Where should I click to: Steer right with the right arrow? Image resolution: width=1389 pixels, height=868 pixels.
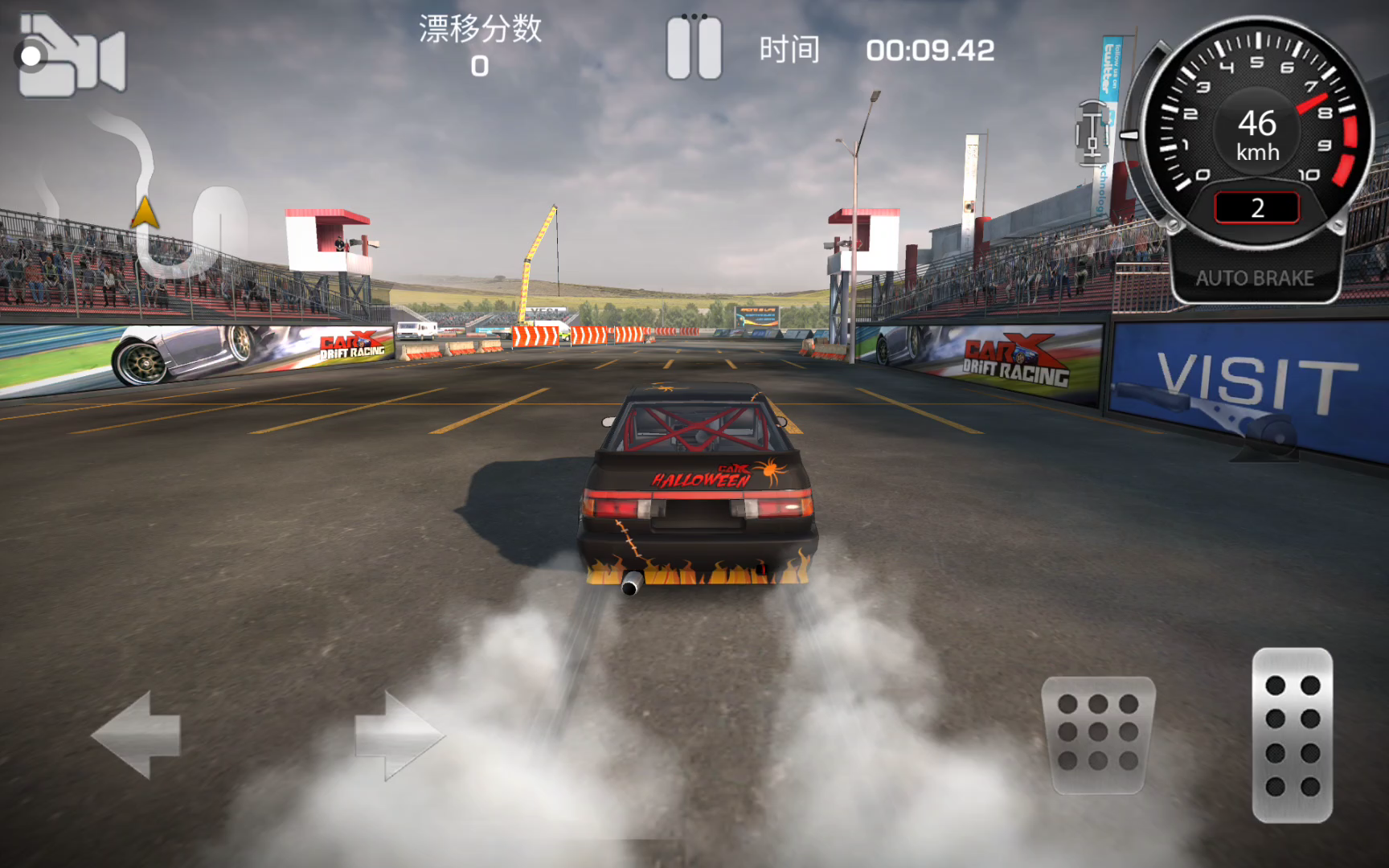click(x=399, y=735)
